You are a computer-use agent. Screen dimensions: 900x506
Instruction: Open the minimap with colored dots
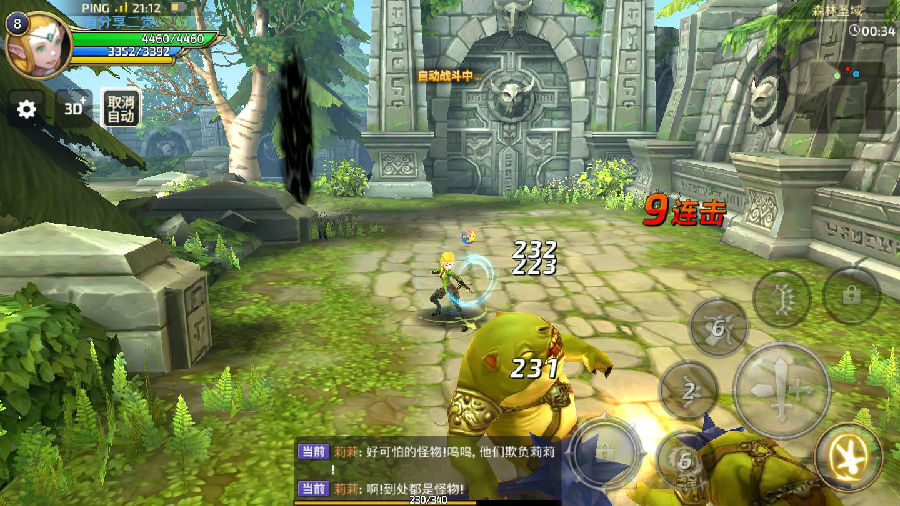coord(848,72)
